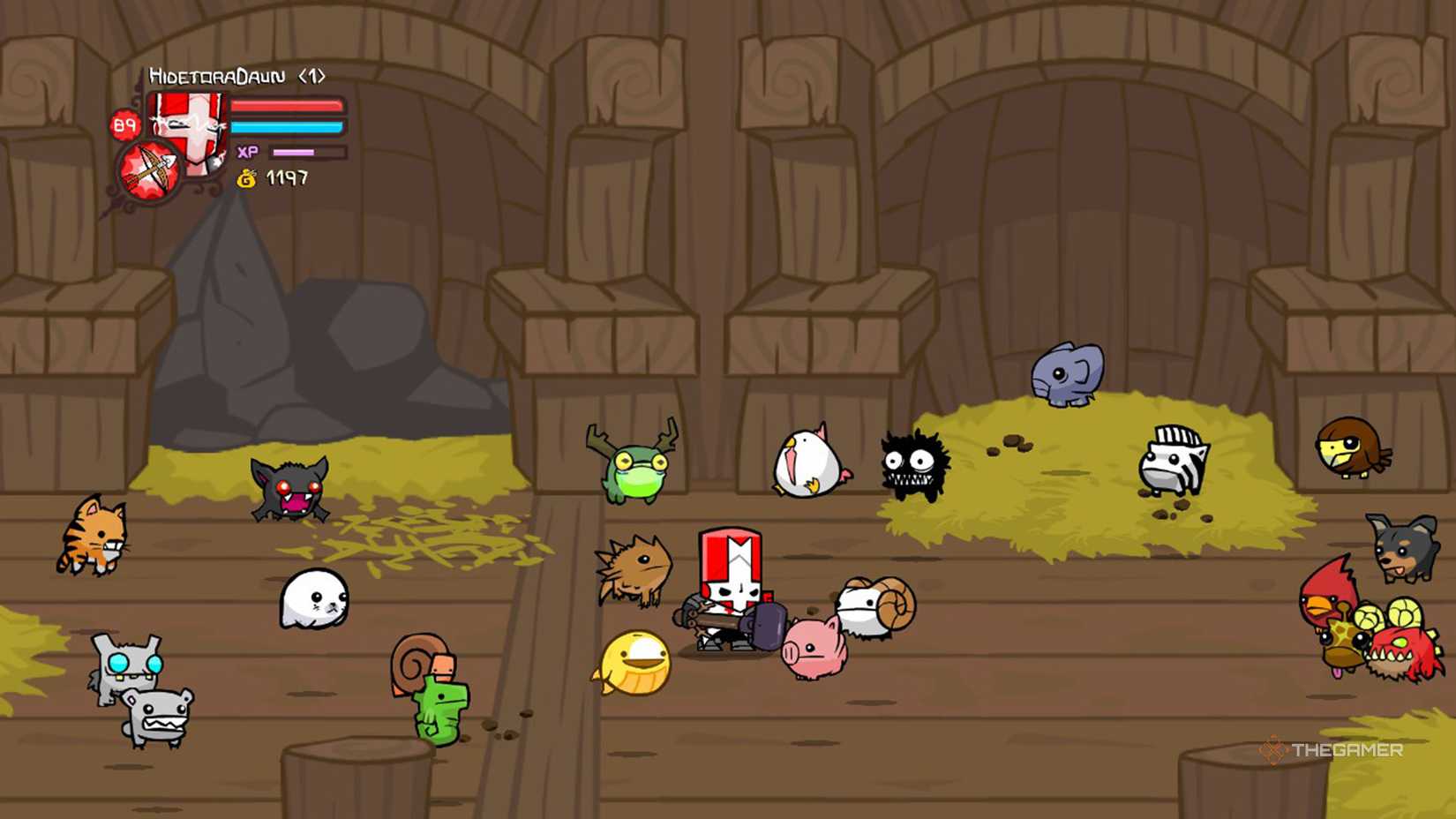Click the purple XP progress bar
This screenshot has width=1456, height=819.
click(294, 152)
